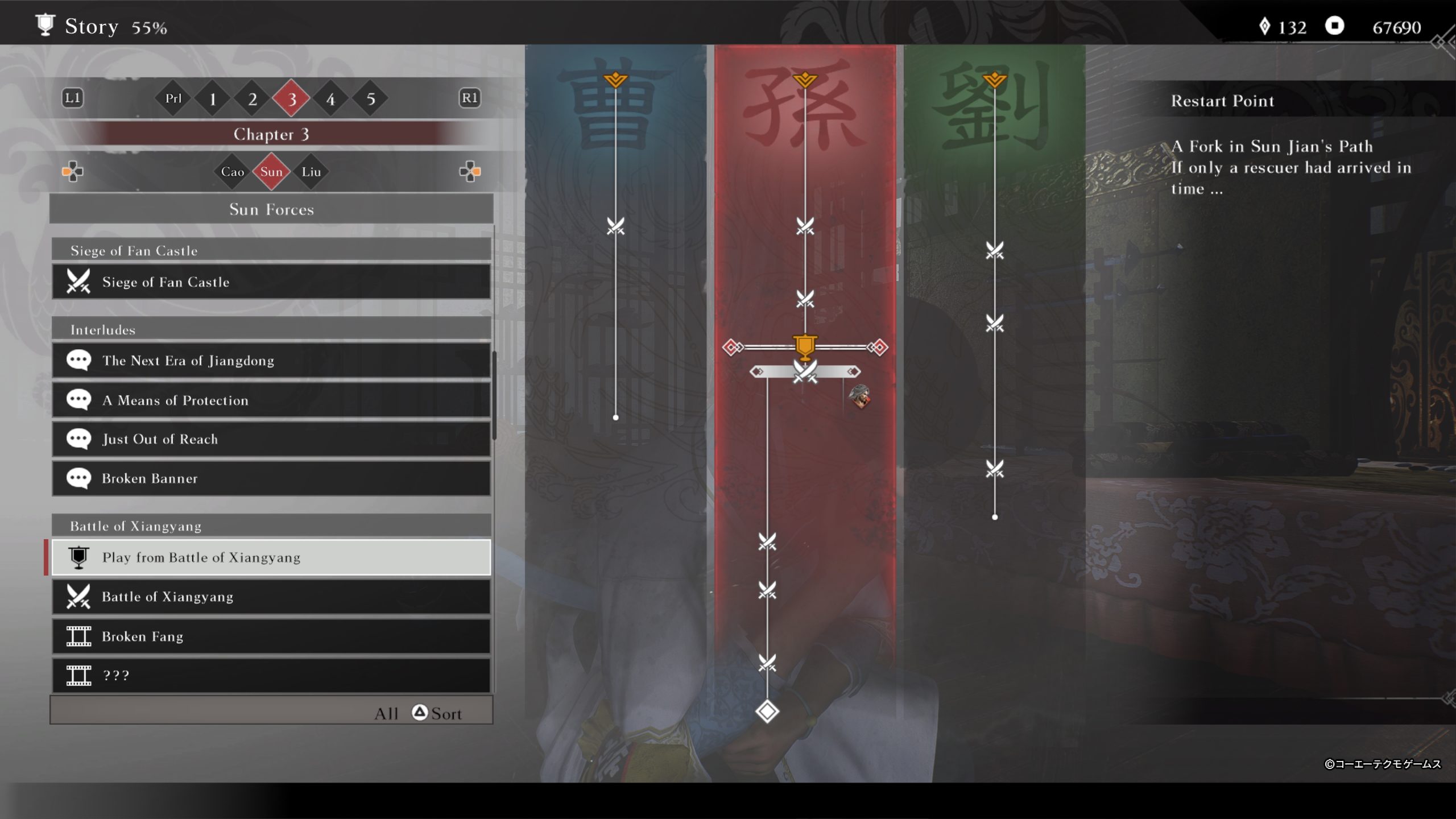1456x819 pixels.
Task: Select the Cao faction tab
Action: point(232,172)
